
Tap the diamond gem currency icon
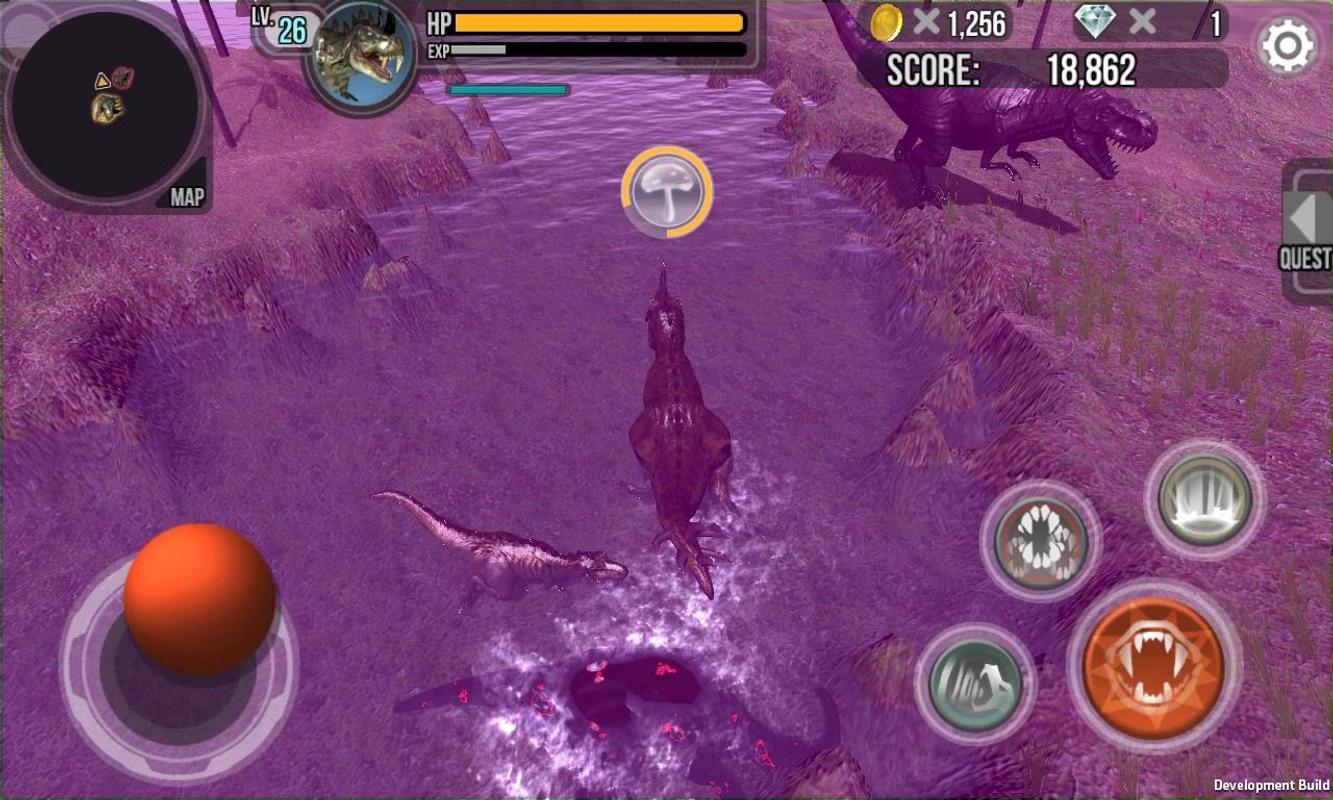click(x=1096, y=21)
